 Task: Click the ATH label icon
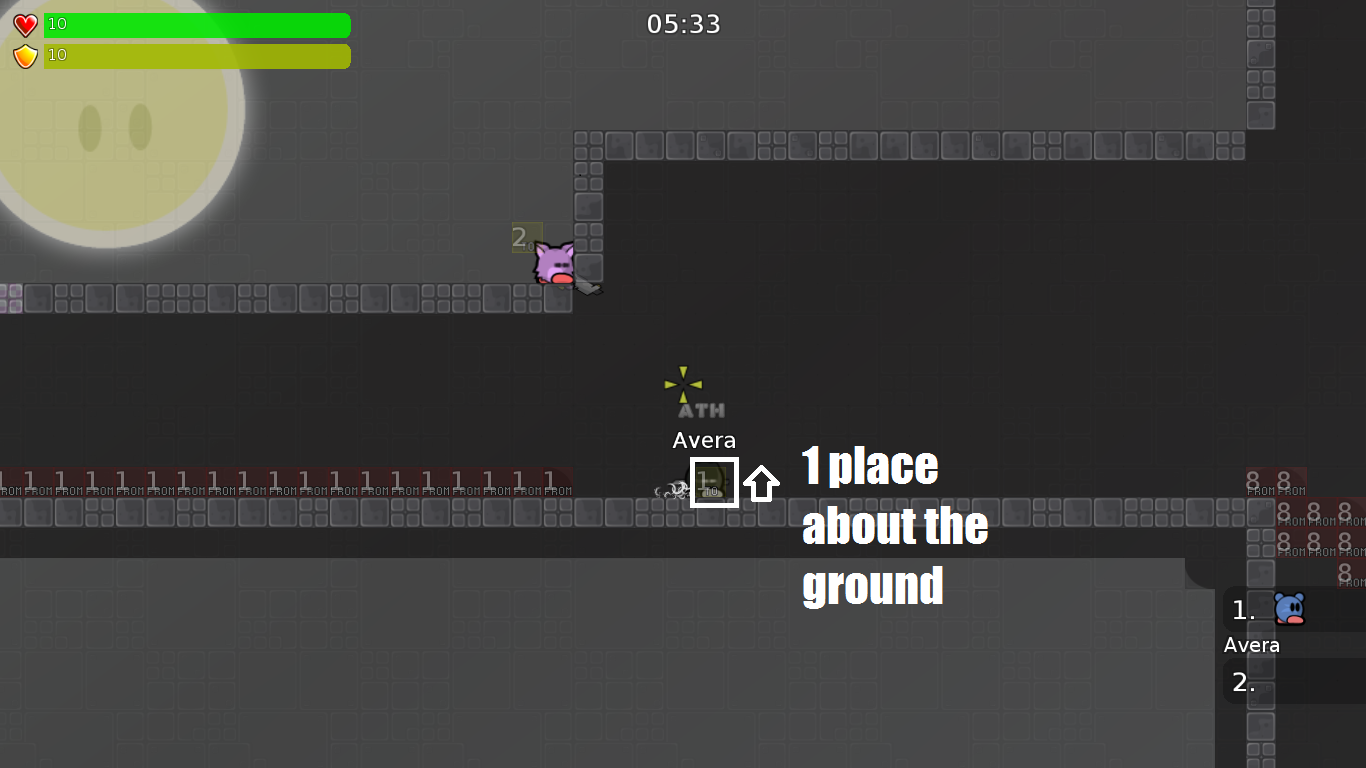[x=701, y=408]
